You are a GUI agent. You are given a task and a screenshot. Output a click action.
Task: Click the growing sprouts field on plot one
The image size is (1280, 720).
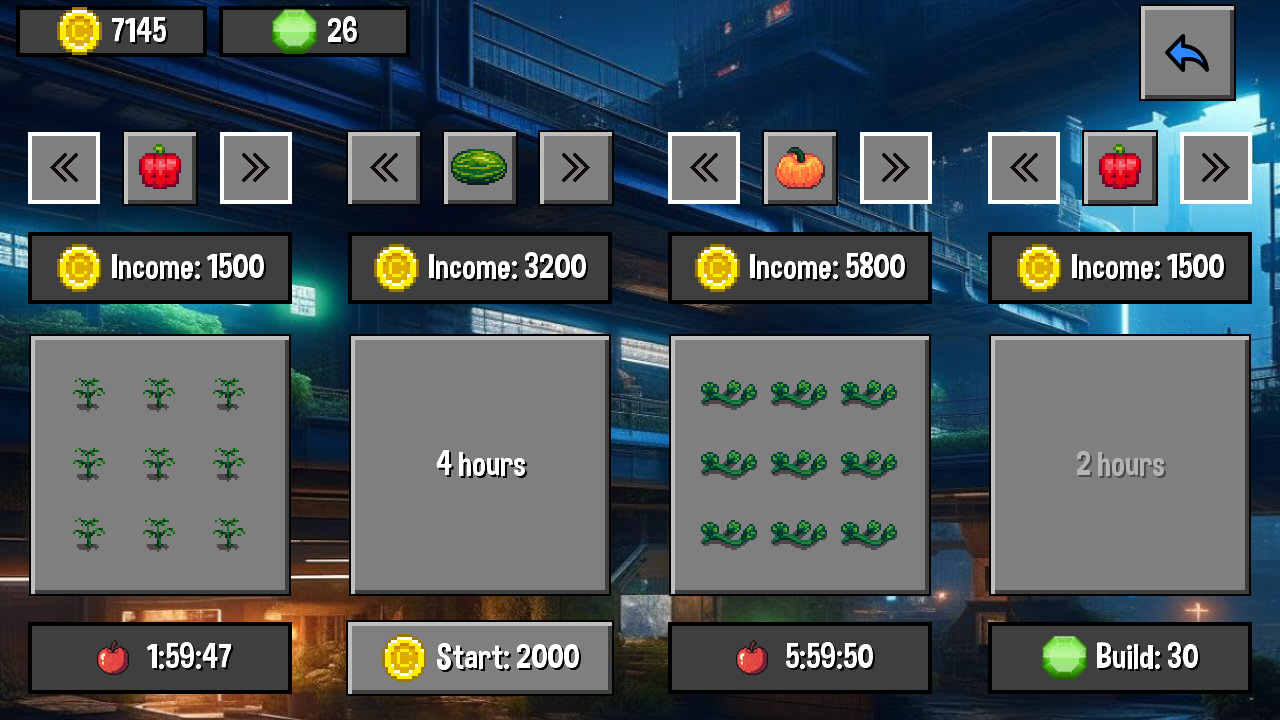160,463
